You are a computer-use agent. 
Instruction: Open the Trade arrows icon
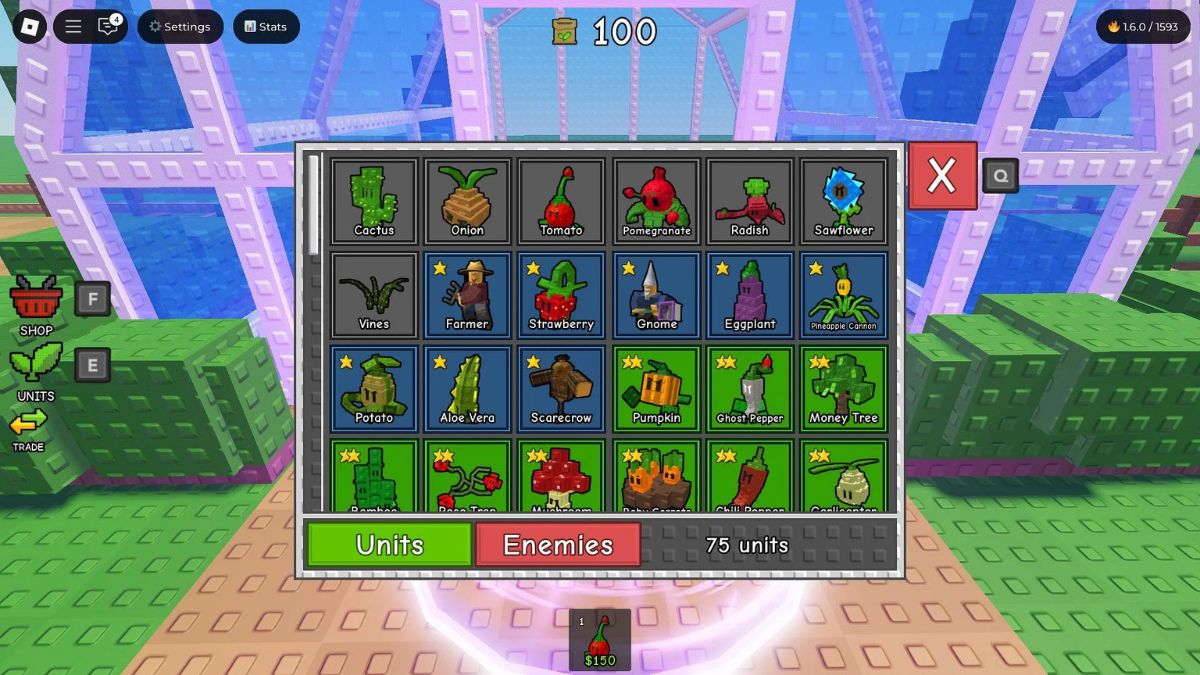29,424
